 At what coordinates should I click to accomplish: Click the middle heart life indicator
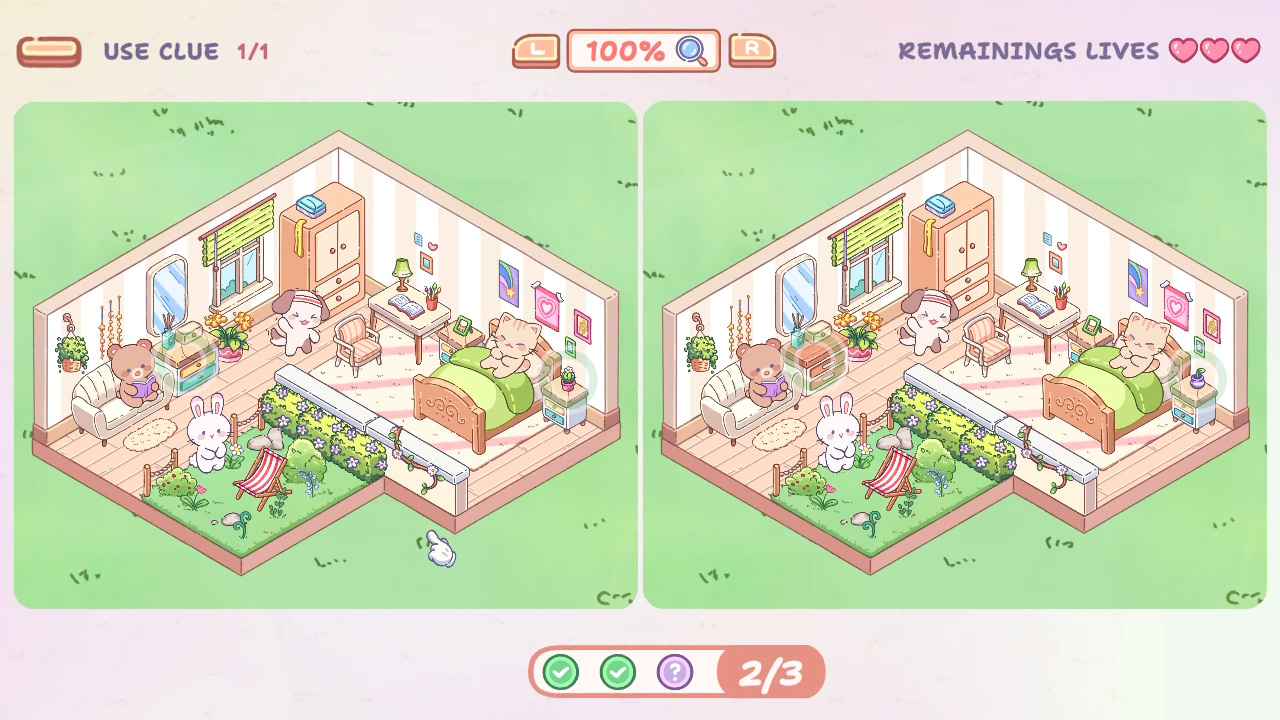(1214, 51)
